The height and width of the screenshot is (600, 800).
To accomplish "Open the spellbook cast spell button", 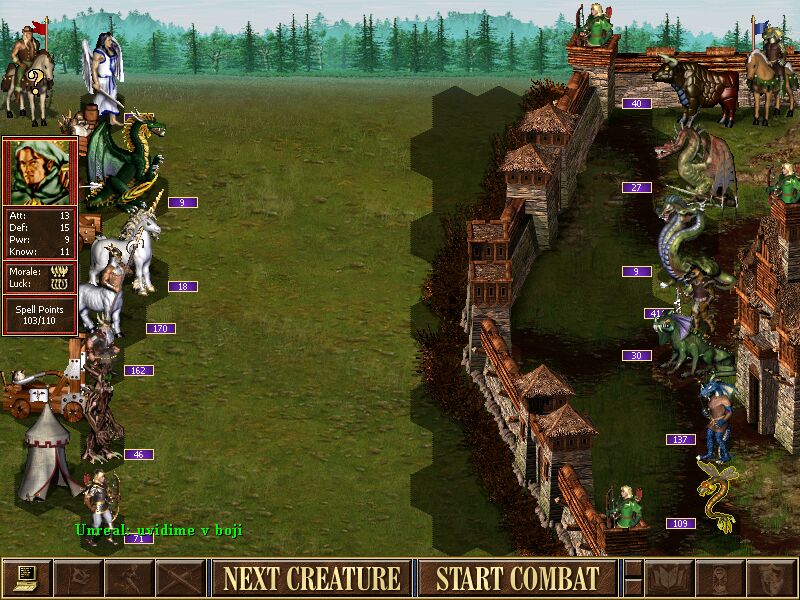I will coord(669,578).
